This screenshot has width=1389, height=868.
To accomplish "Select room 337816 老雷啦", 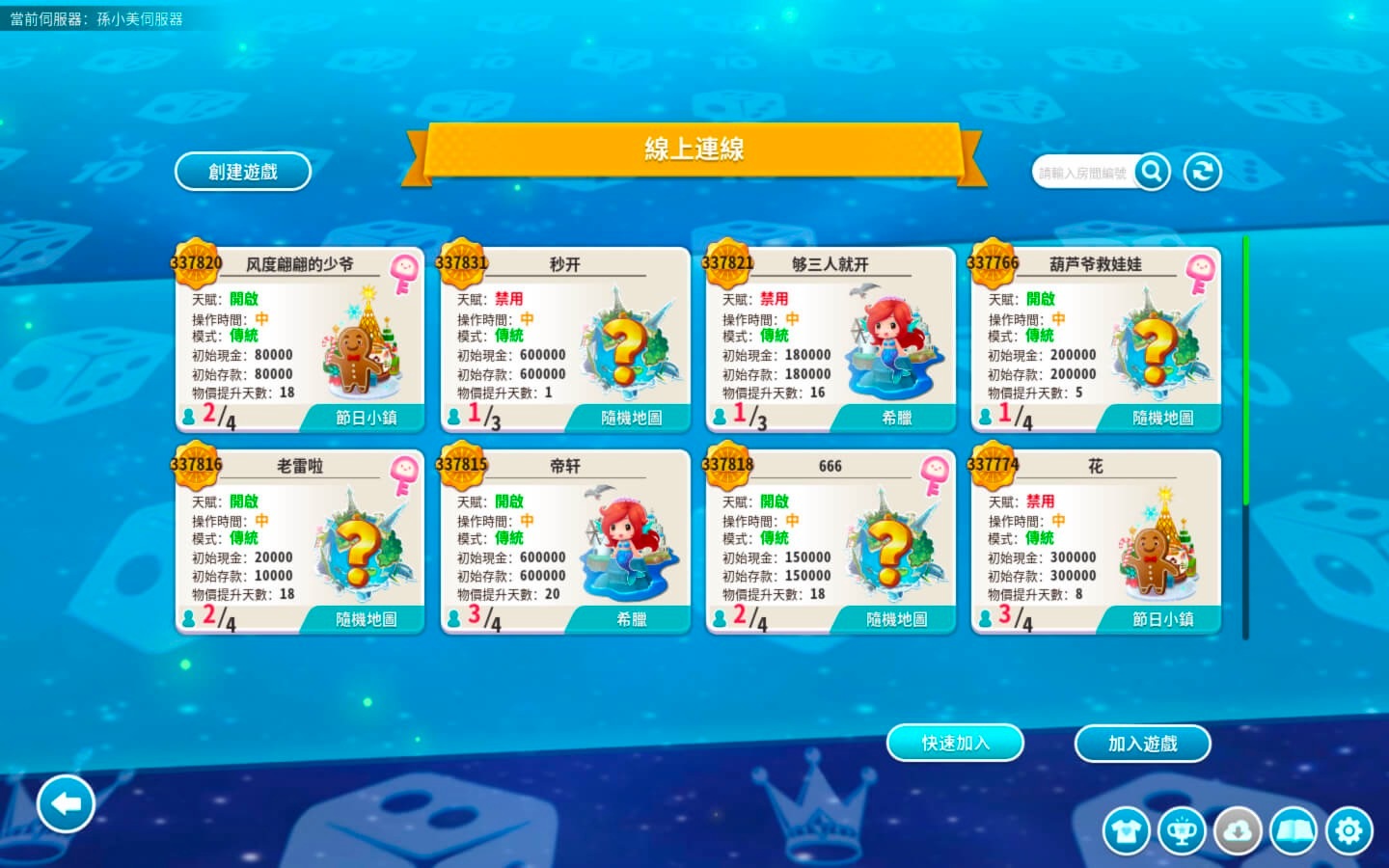I will [300, 541].
